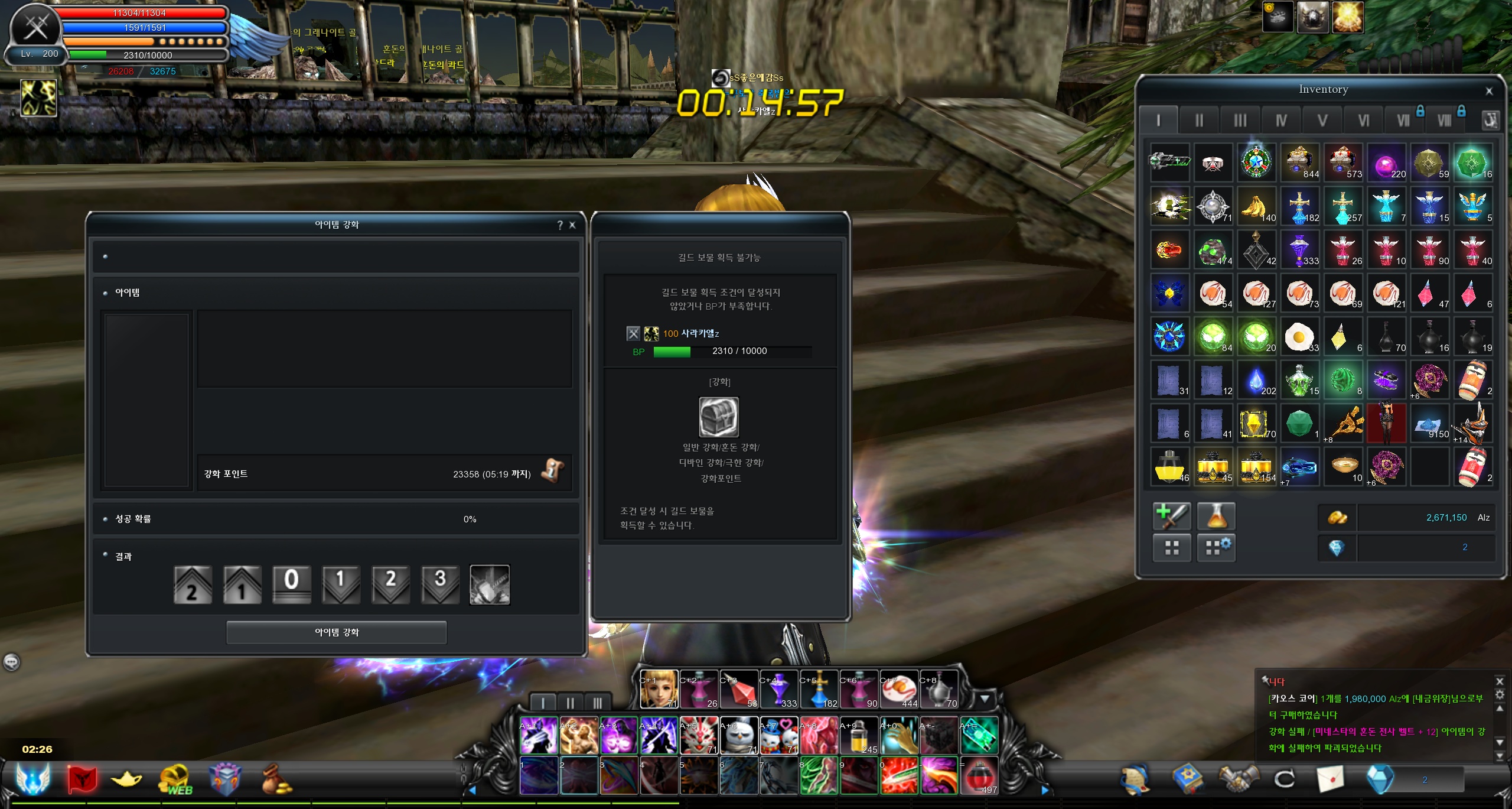Click the golden magic lamp icon
The image size is (1512, 809).
pos(126,779)
